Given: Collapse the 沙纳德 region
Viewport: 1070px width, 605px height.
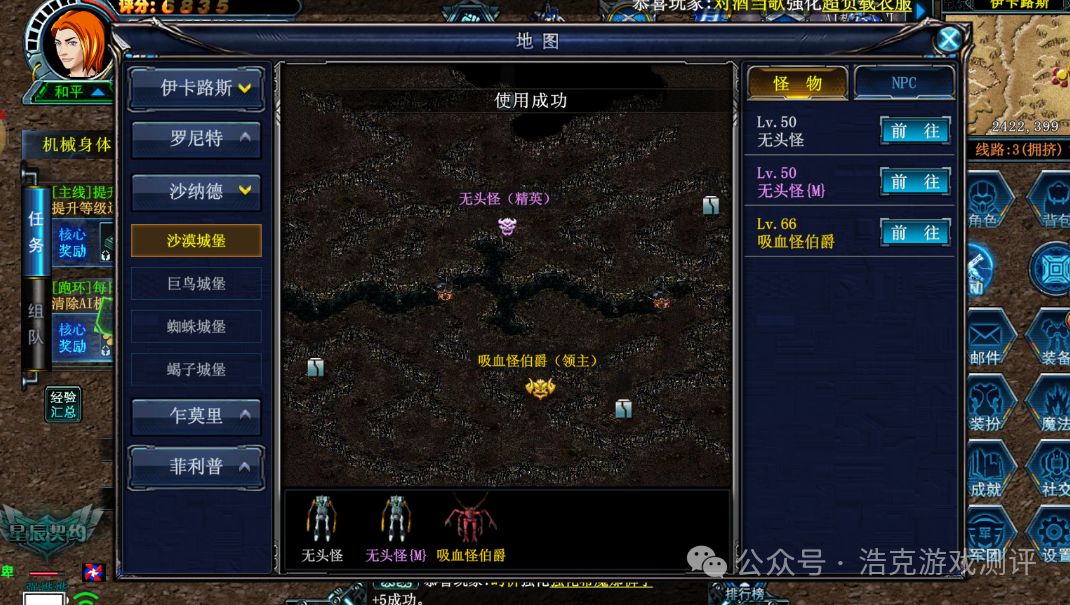Looking at the screenshot, I should [196, 191].
